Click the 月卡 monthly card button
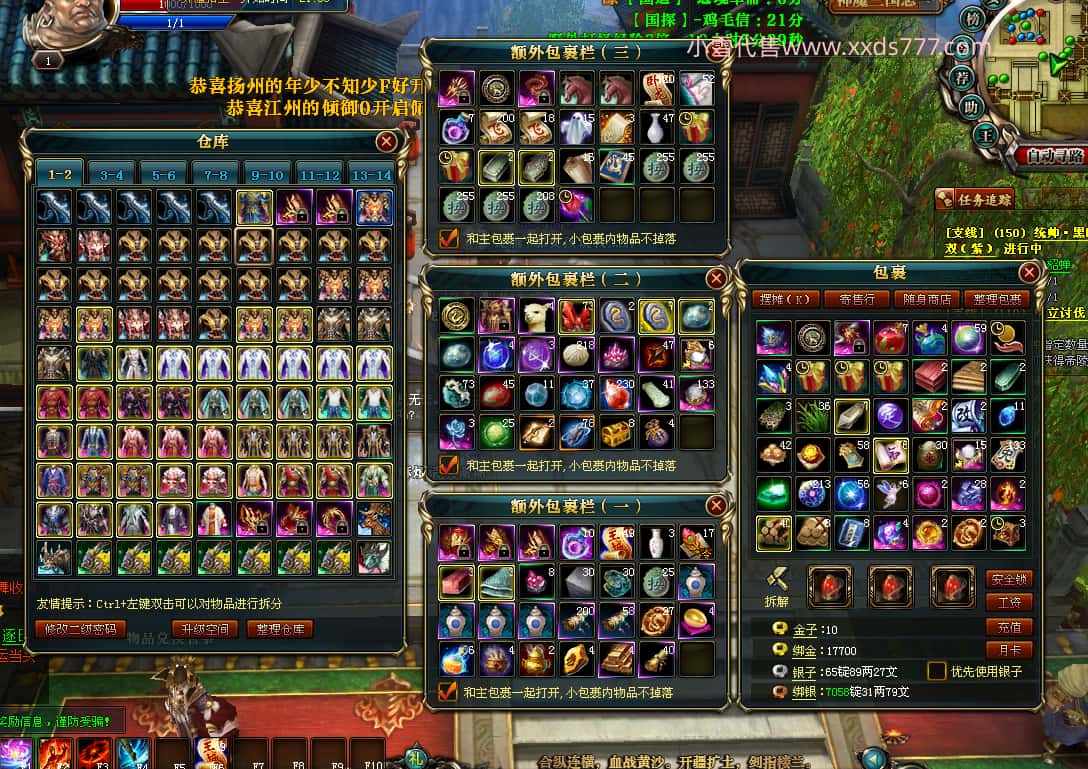 coord(1008,650)
